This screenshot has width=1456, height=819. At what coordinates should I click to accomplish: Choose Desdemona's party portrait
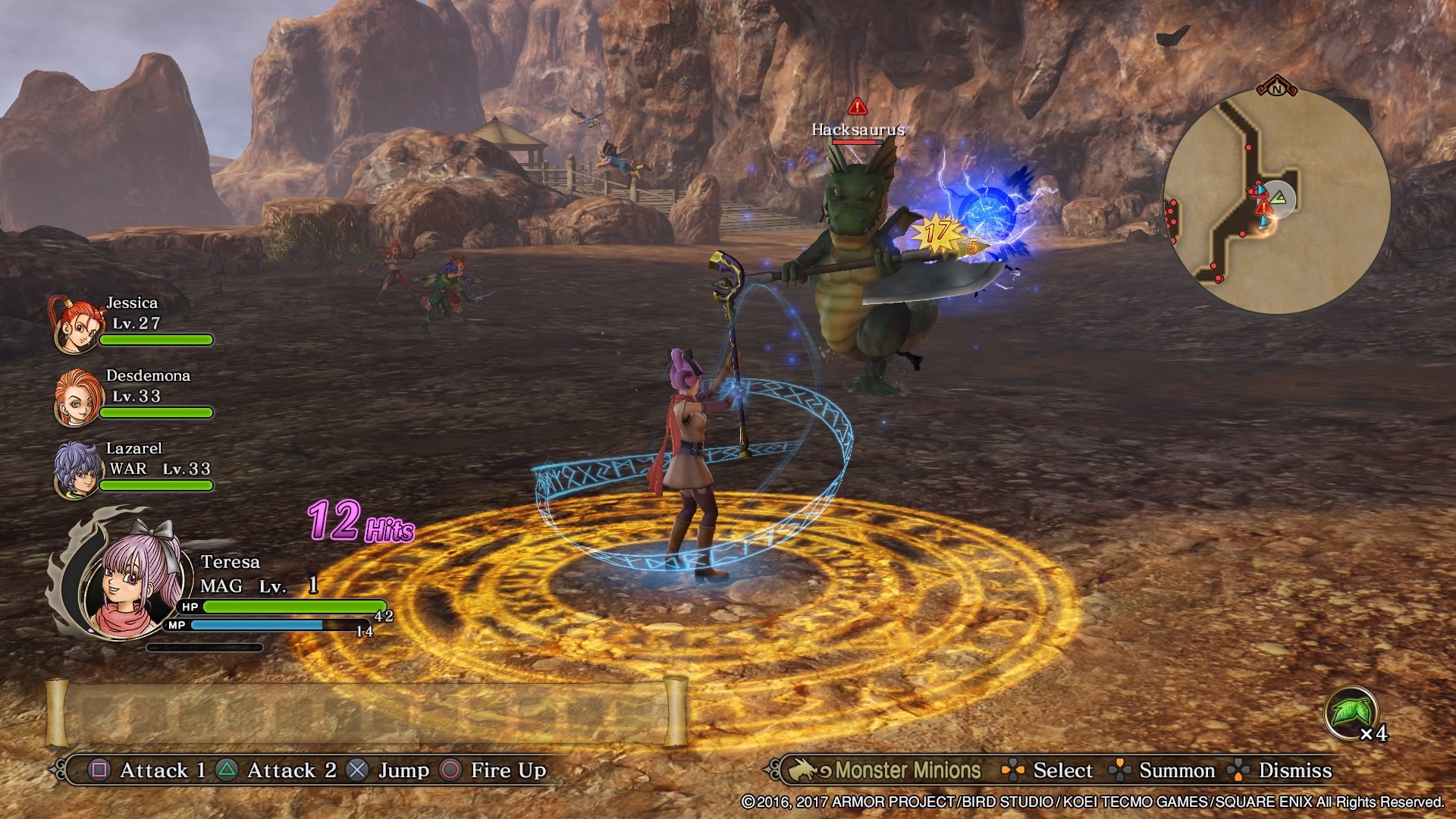[76, 397]
